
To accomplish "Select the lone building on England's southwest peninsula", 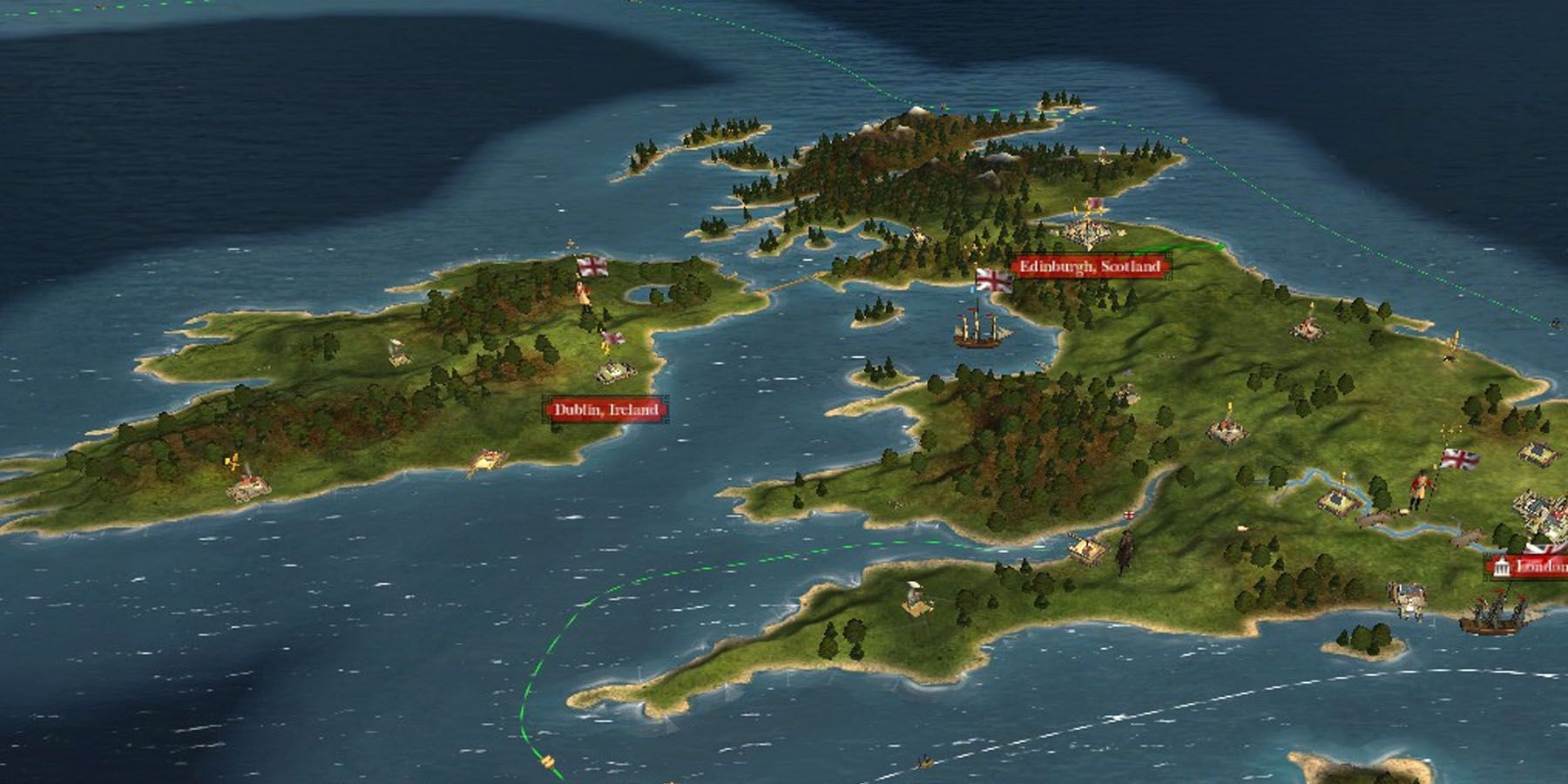I will pos(916,601).
